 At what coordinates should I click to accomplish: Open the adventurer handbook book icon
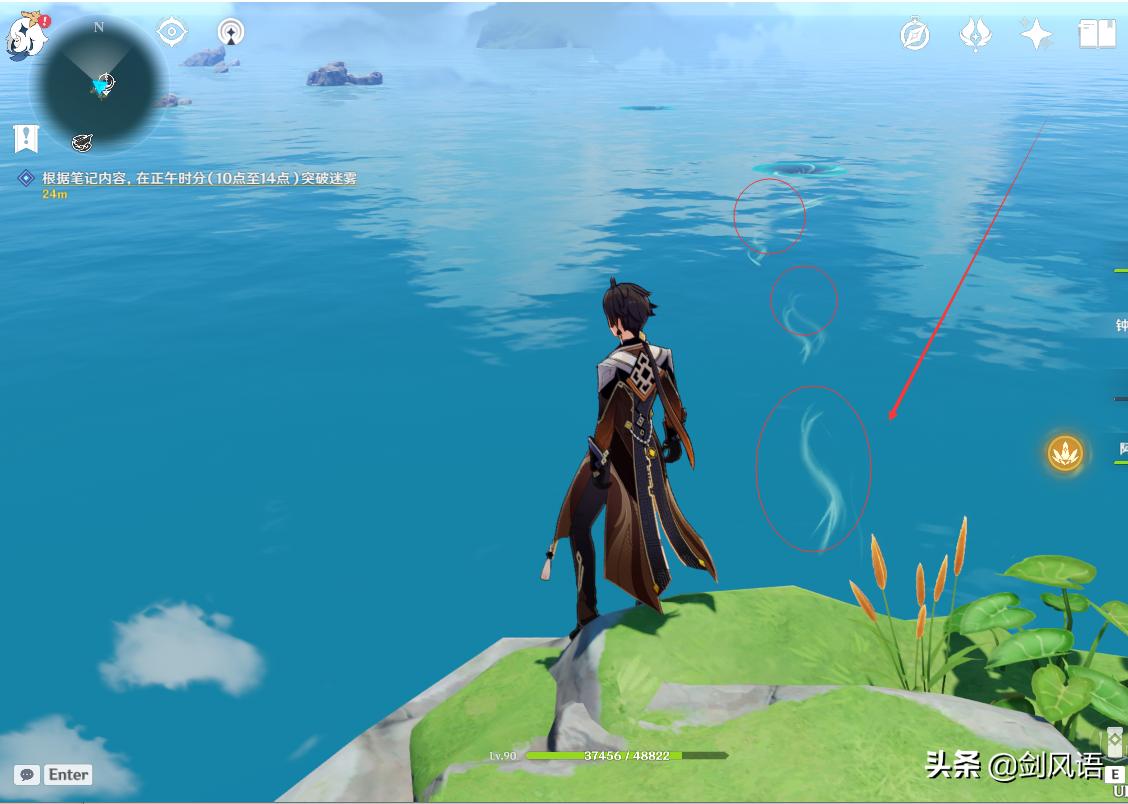[1097, 34]
